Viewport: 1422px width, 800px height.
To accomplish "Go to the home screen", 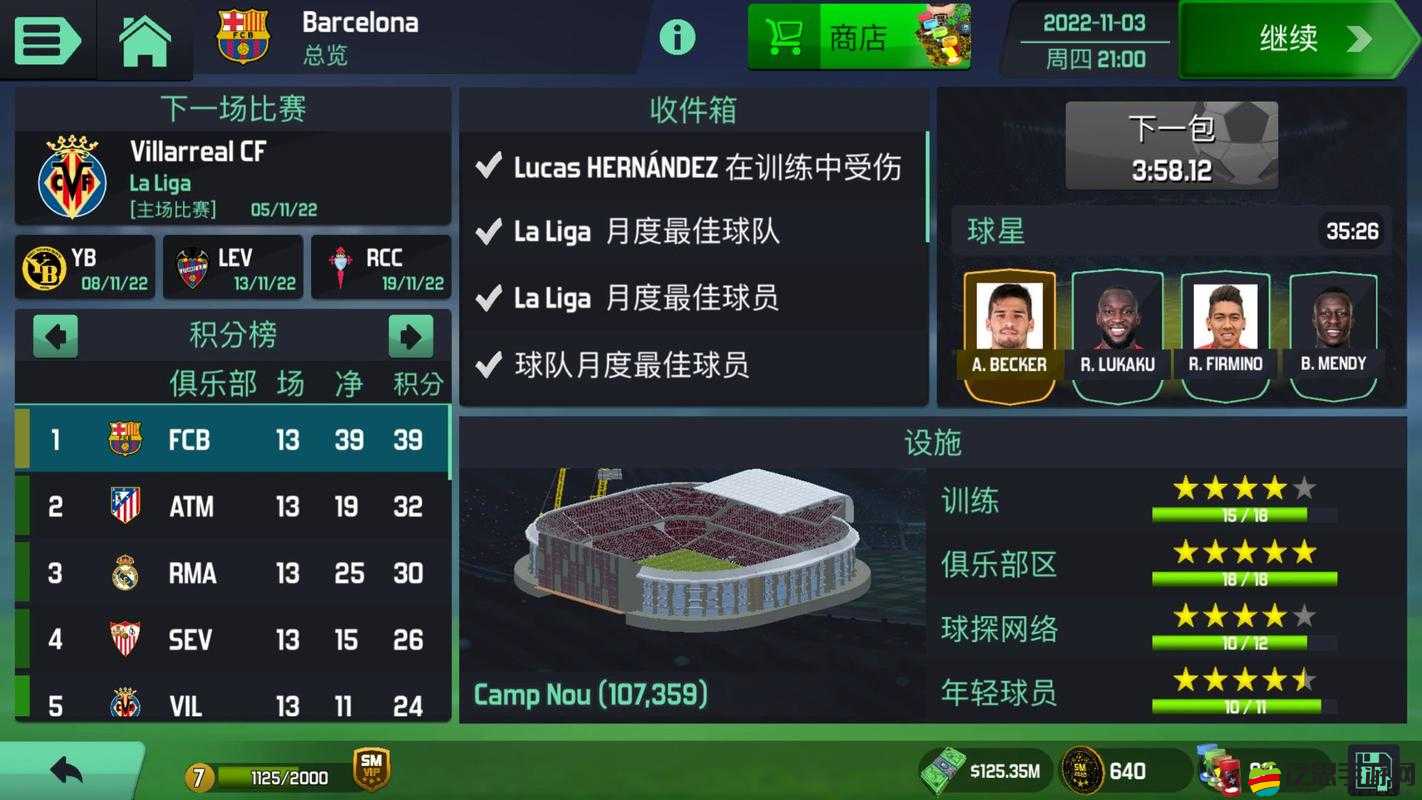I will point(145,40).
